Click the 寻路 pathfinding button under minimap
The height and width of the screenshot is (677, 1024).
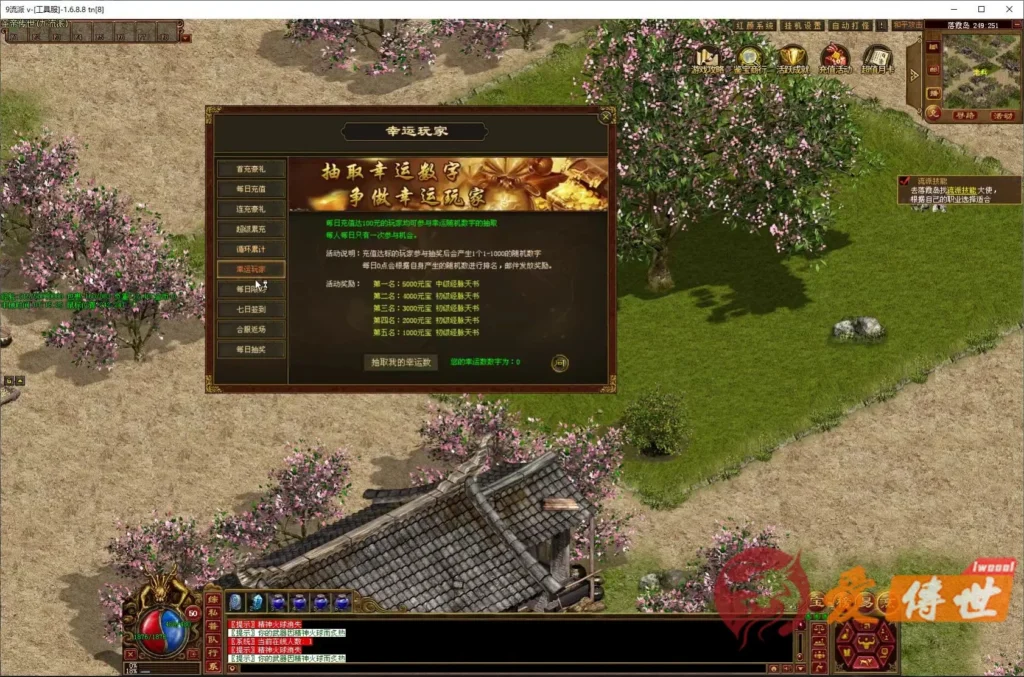(x=964, y=116)
